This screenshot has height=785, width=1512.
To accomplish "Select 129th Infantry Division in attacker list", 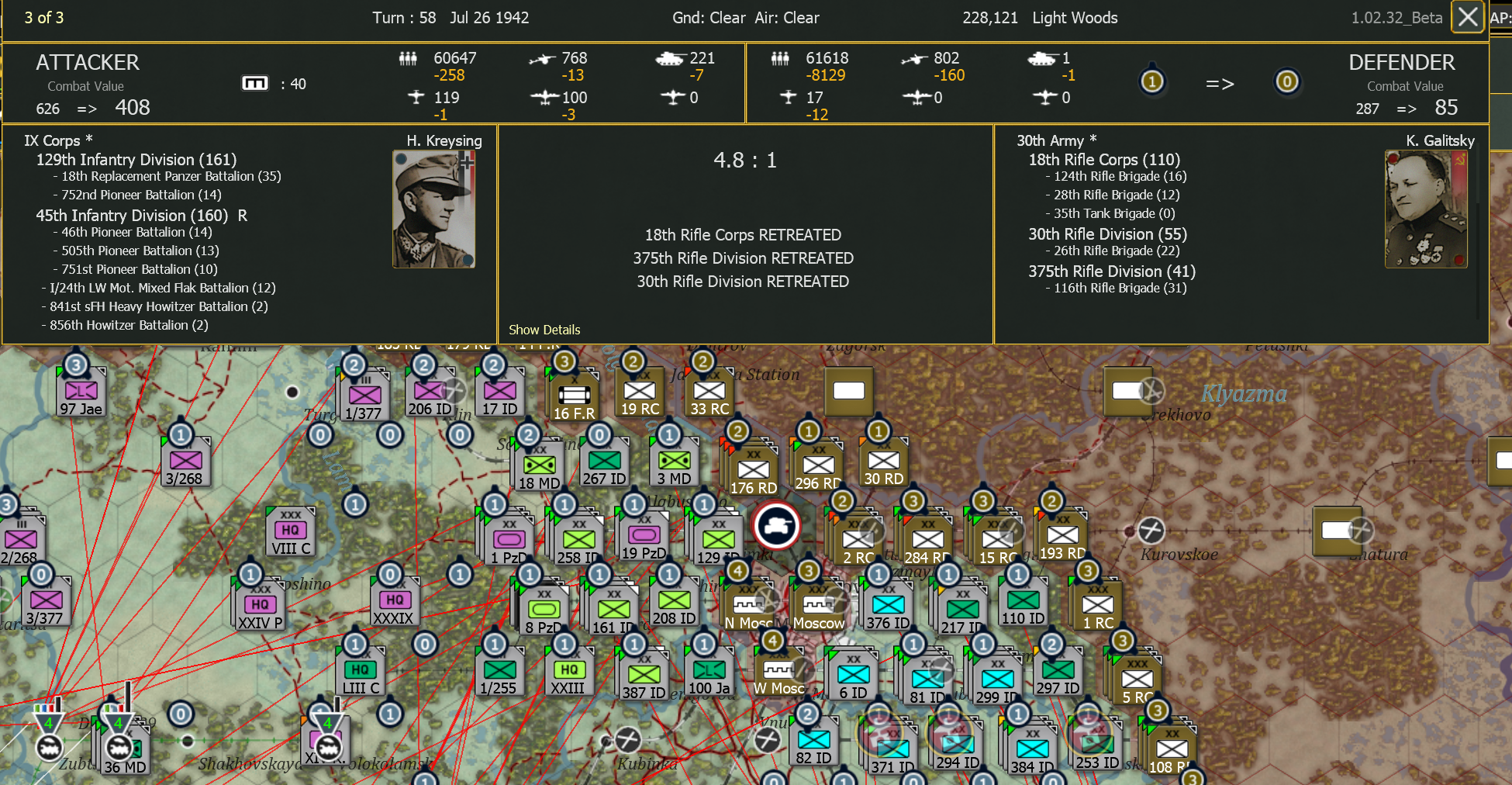I will point(136,160).
